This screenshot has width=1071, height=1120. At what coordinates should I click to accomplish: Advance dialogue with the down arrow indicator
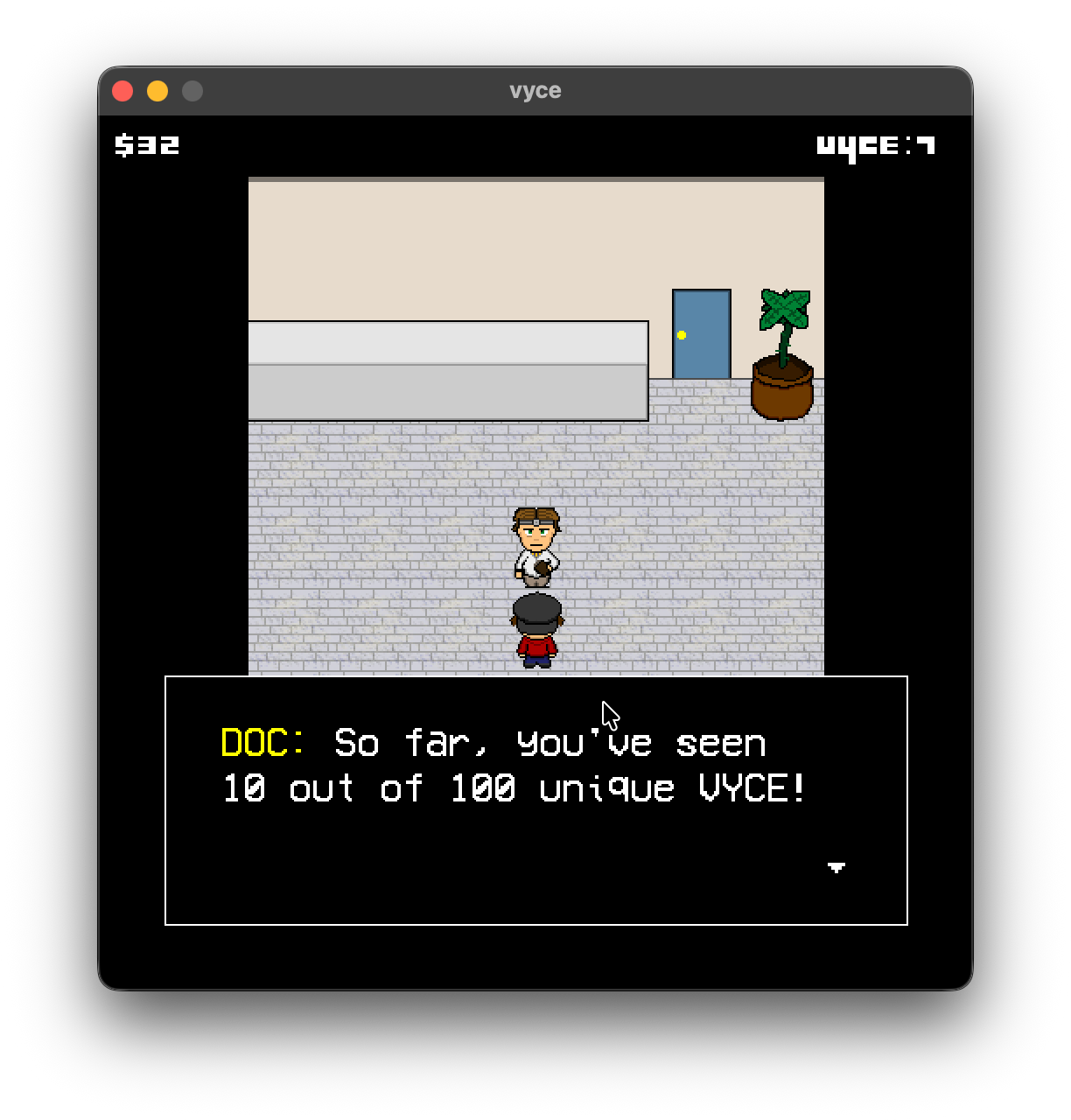tap(836, 867)
